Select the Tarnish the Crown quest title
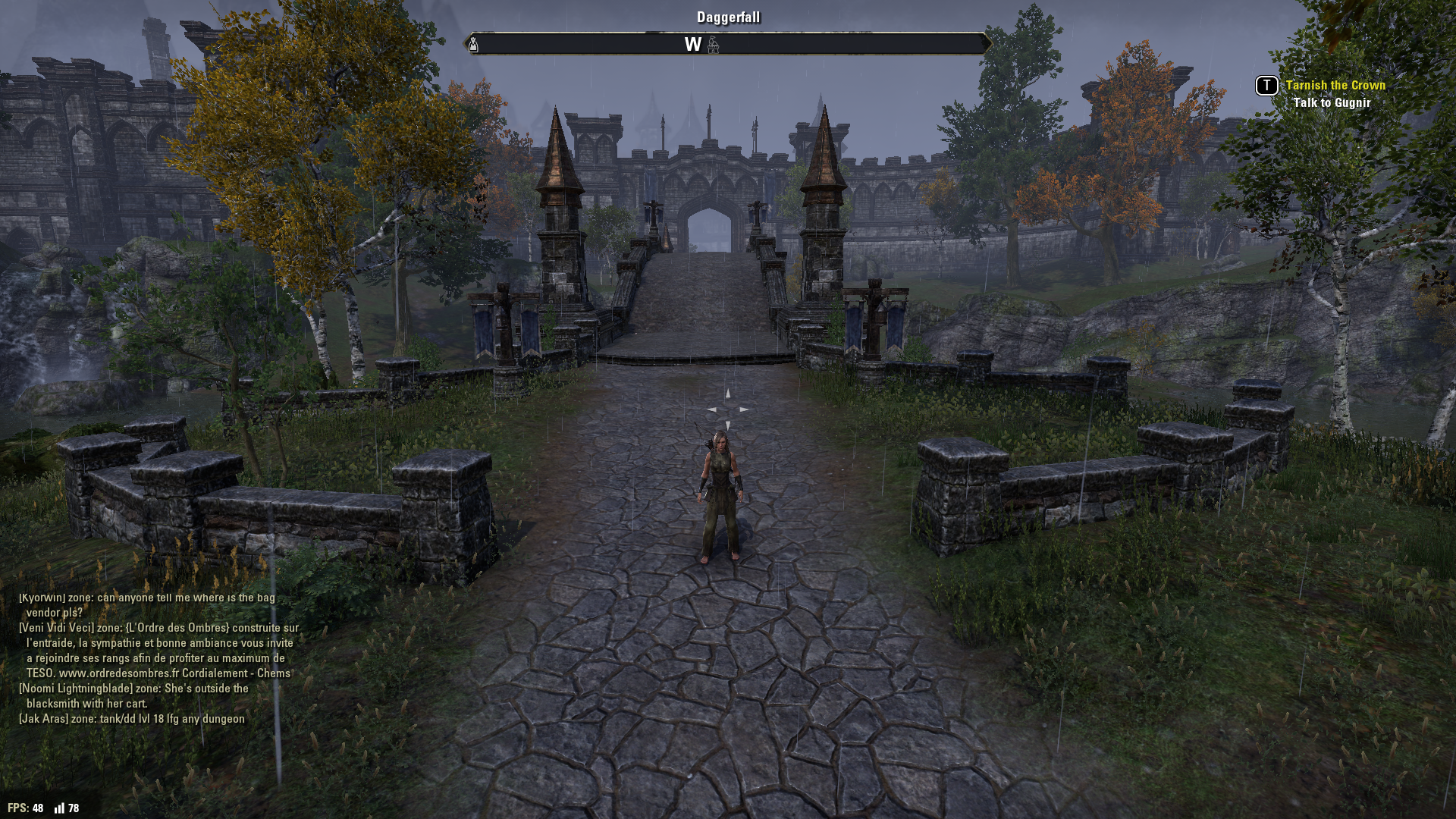 pos(1335,86)
